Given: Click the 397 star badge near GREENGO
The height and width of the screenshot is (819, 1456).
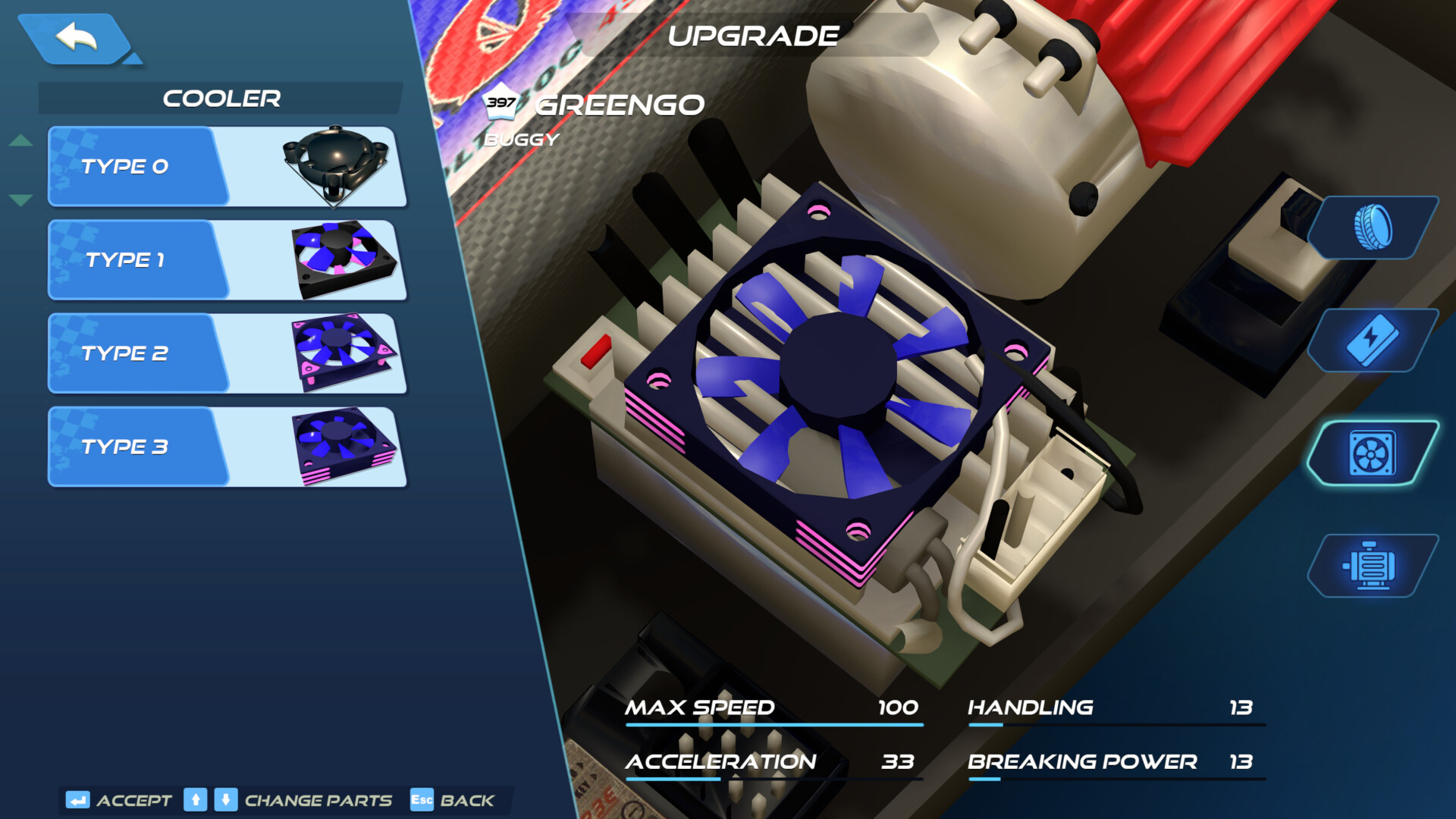Looking at the screenshot, I should point(503,102).
